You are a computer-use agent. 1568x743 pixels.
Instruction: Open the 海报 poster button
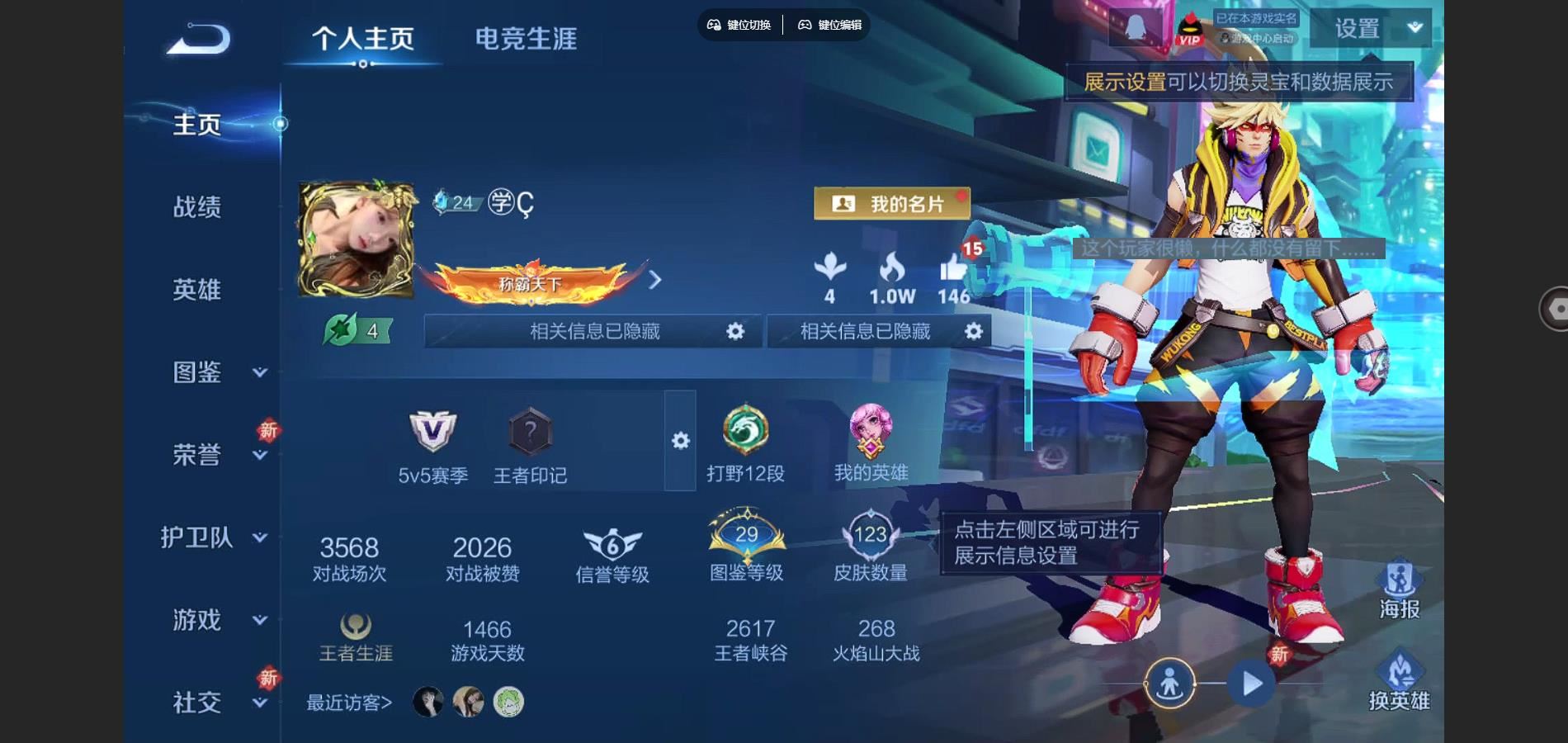1399,589
